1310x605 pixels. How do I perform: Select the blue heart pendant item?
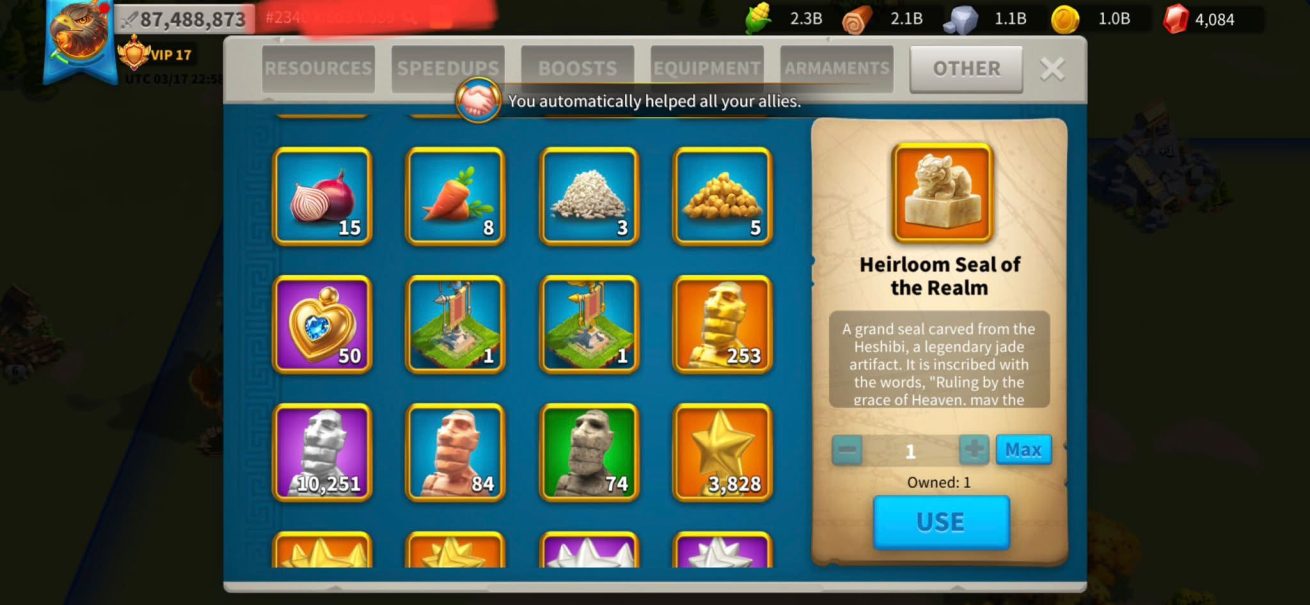[322, 324]
